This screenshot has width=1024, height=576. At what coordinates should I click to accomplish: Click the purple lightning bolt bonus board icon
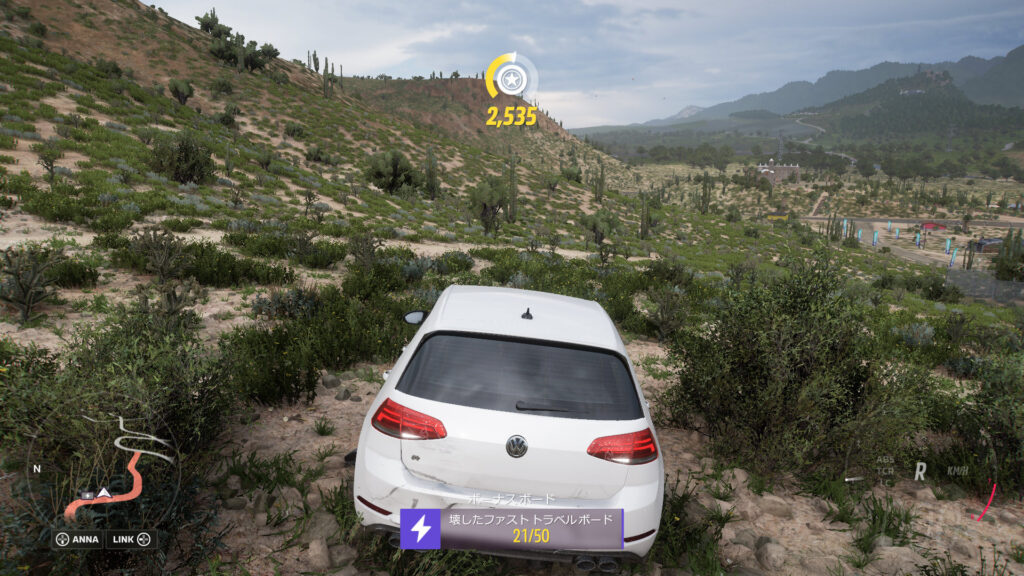tap(420, 529)
